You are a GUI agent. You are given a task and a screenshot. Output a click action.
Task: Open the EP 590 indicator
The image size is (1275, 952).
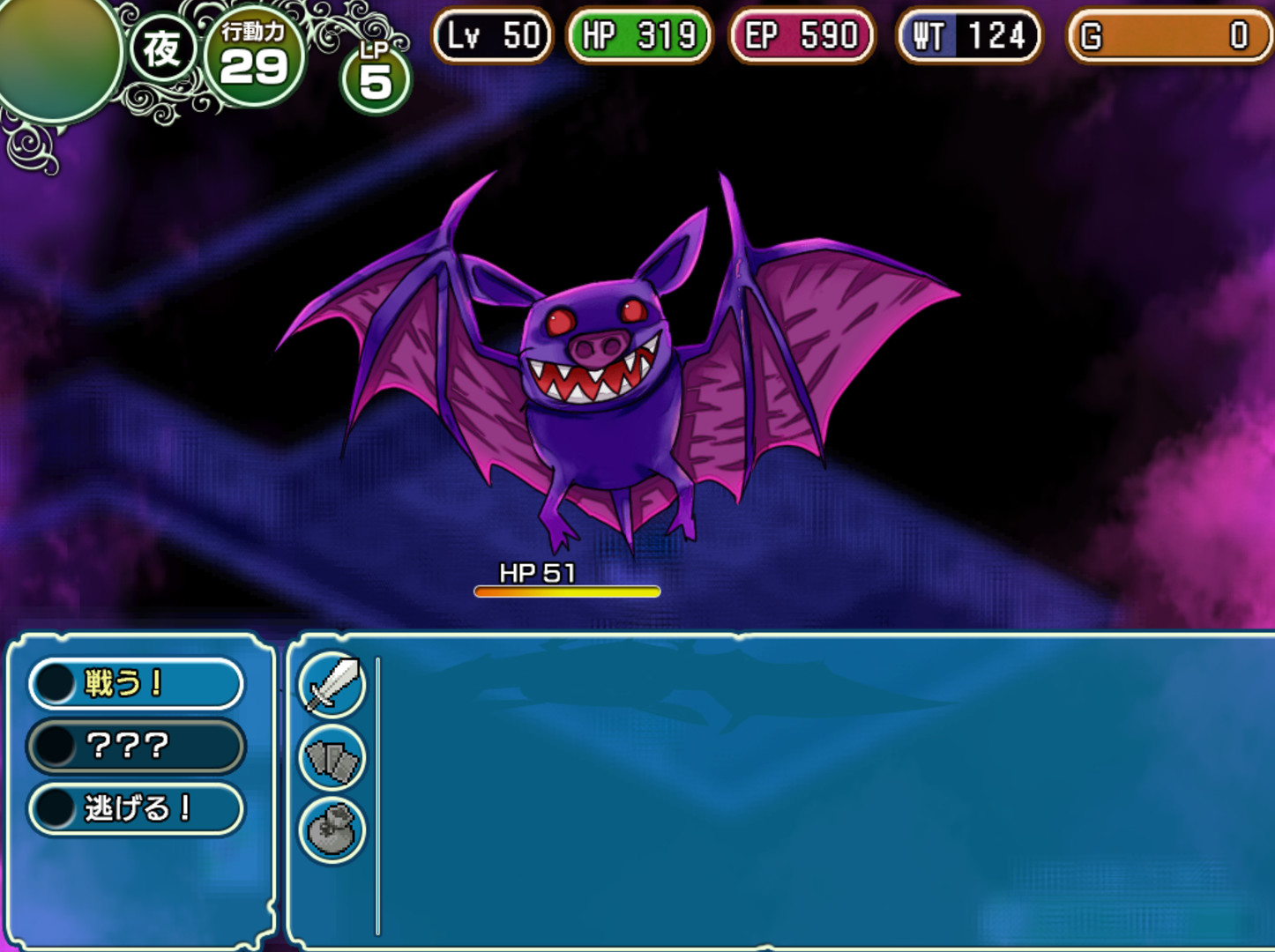800,36
